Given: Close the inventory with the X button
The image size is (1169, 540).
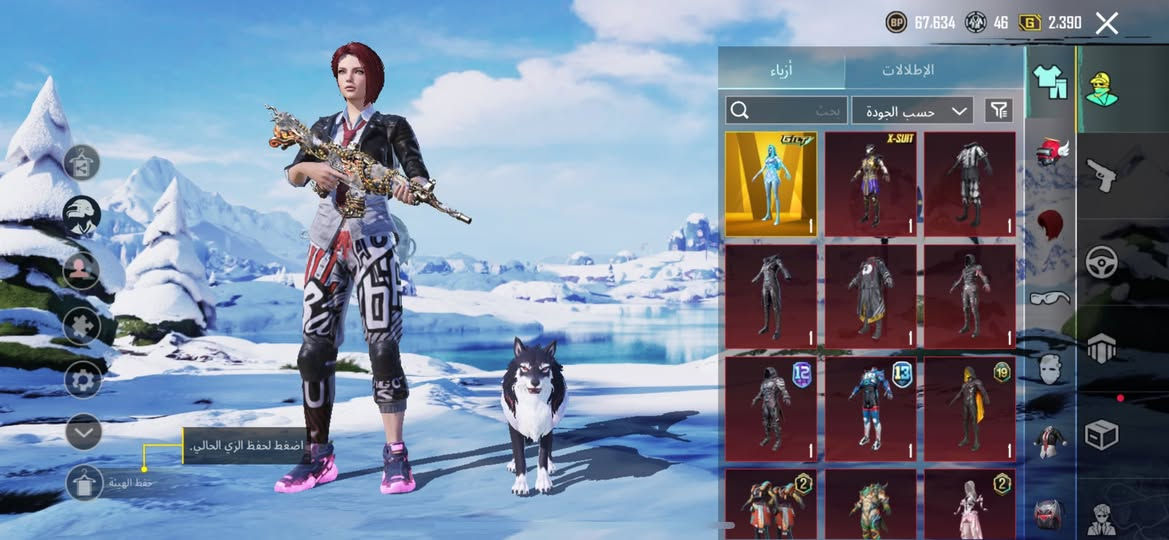Looking at the screenshot, I should (1106, 23).
